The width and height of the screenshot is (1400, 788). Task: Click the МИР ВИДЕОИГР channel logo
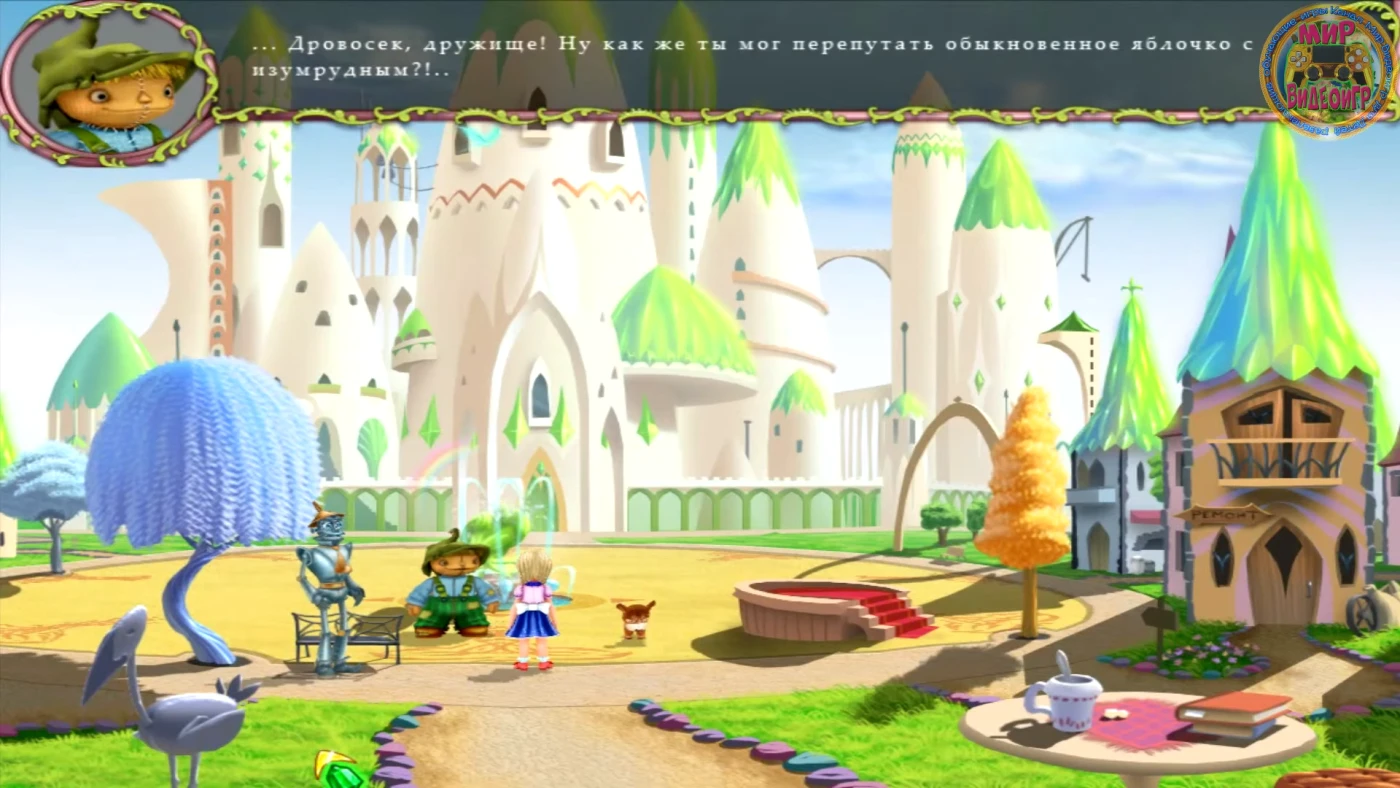click(1328, 70)
